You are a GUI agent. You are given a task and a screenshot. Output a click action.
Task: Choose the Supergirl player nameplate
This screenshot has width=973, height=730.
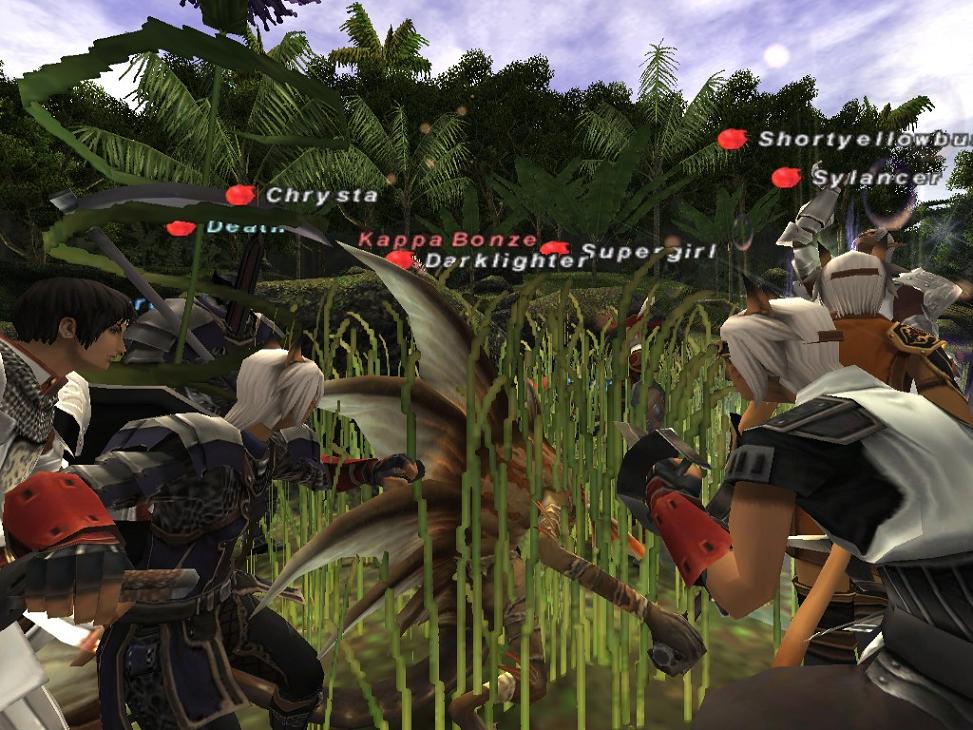point(648,252)
